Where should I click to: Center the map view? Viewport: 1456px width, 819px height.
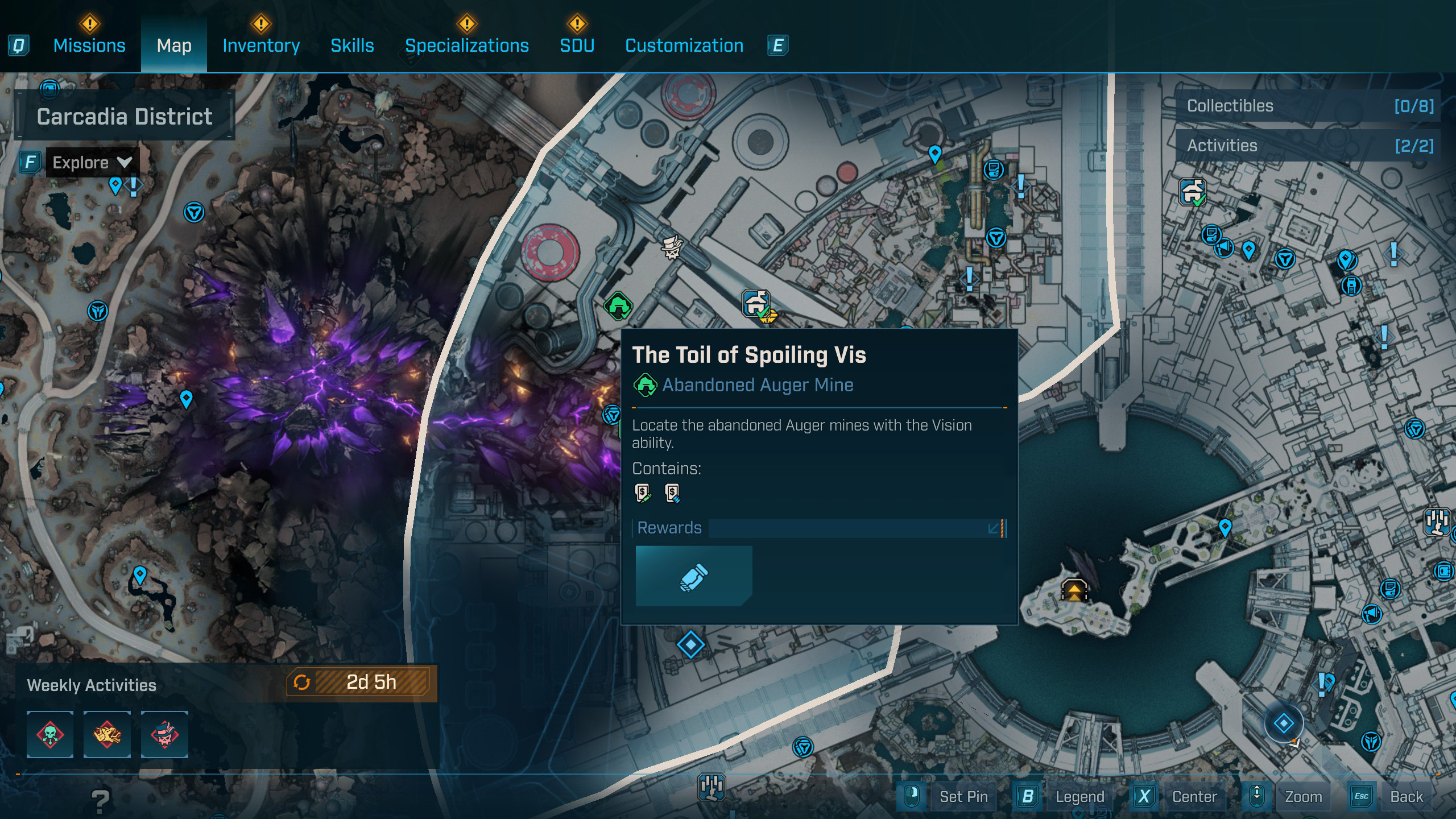[1194, 797]
